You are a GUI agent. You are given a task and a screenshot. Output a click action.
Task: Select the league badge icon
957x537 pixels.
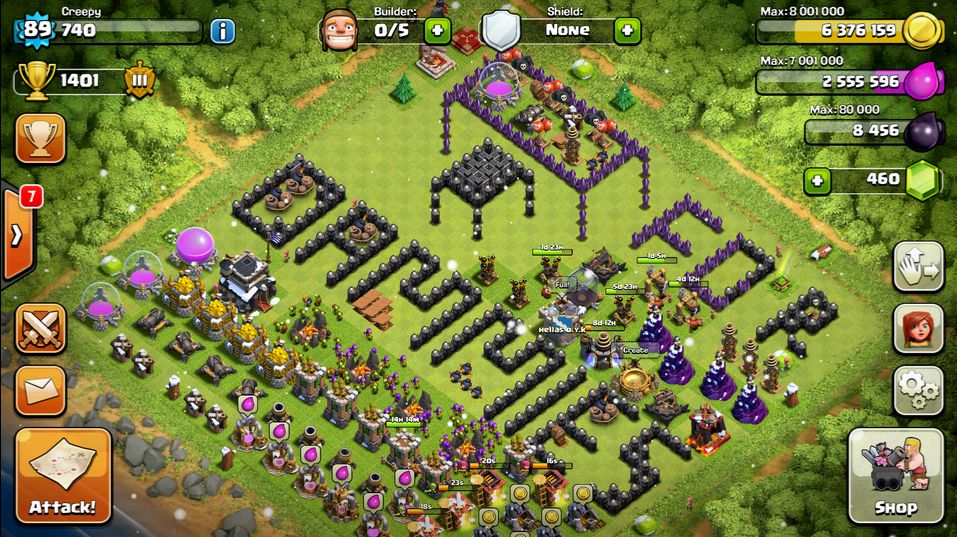(139, 80)
